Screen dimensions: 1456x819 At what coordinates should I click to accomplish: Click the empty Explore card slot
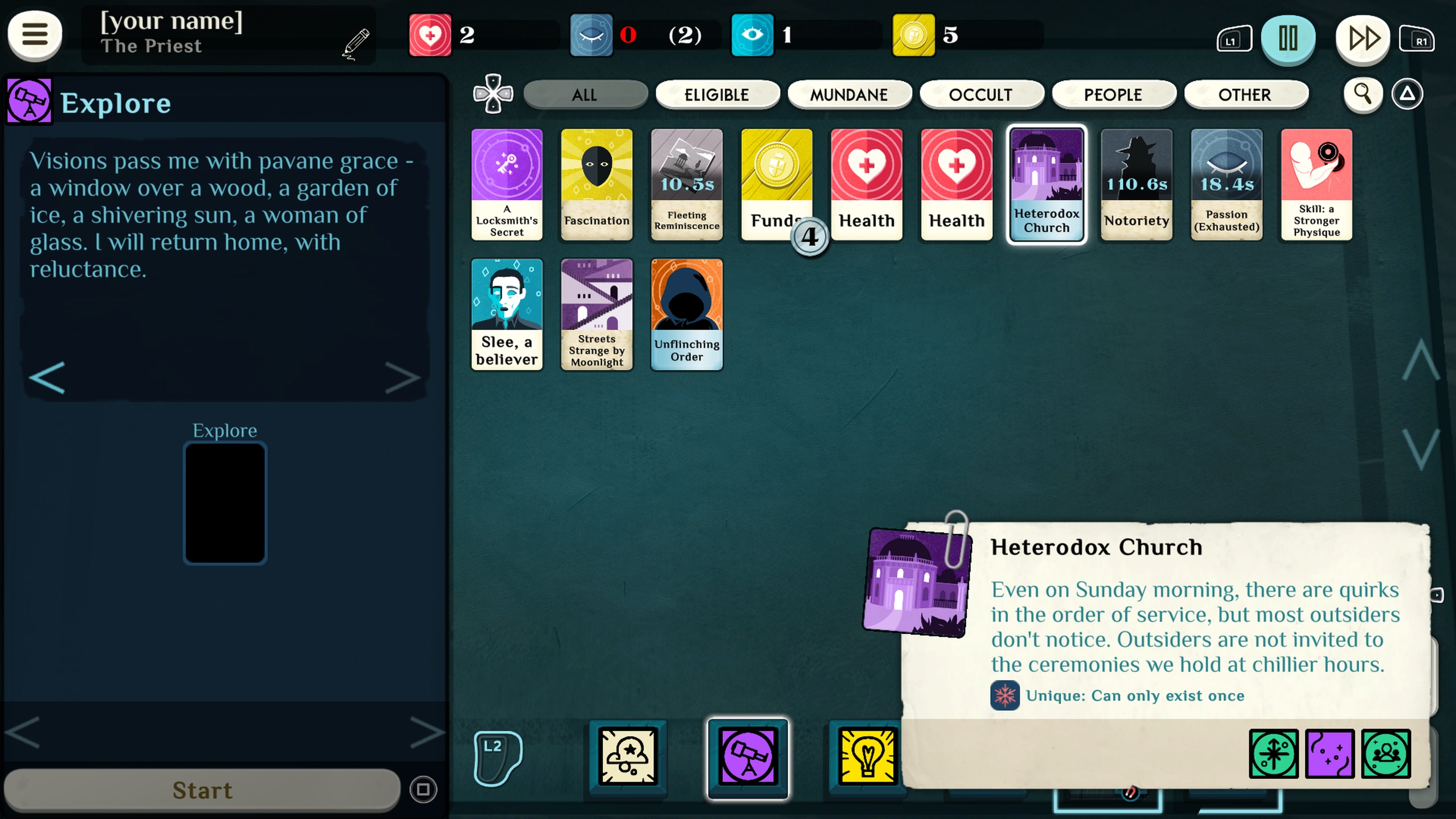coord(224,502)
